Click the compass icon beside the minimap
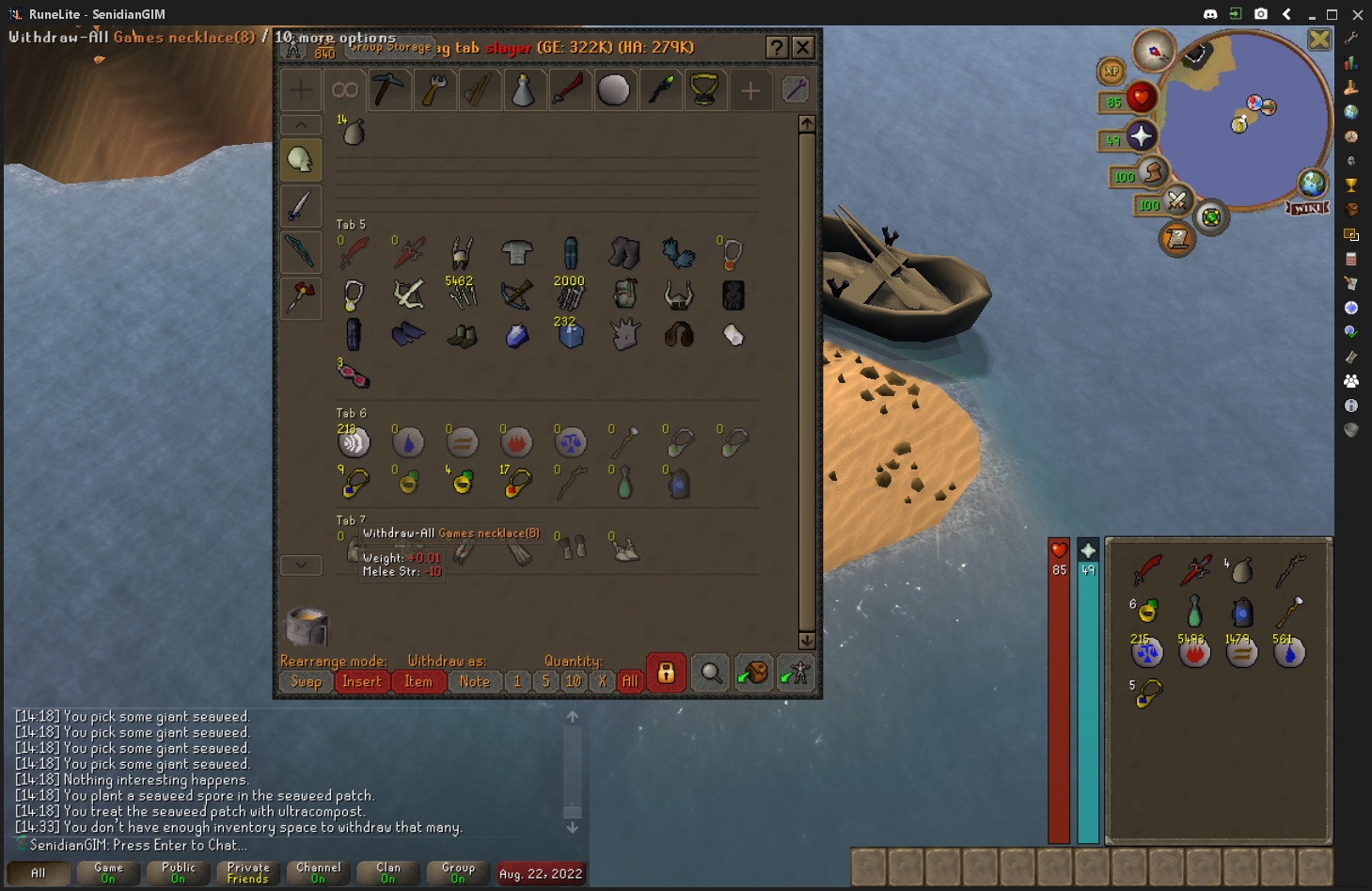This screenshot has height=891, width=1372. coord(1152,52)
